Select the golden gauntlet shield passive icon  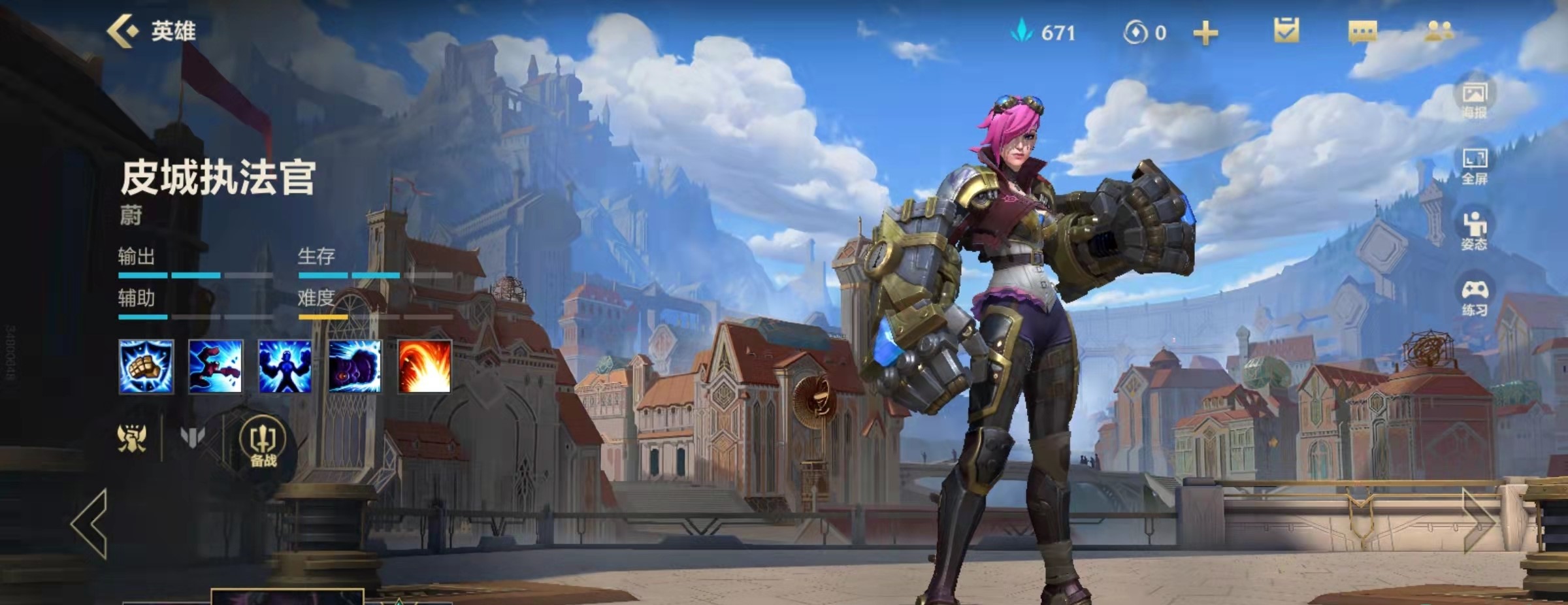click(x=146, y=367)
